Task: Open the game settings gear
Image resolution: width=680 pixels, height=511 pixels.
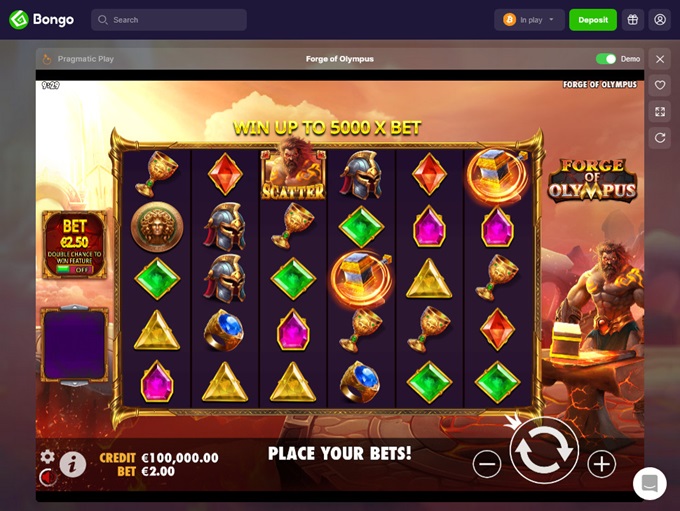Action: [x=47, y=456]
